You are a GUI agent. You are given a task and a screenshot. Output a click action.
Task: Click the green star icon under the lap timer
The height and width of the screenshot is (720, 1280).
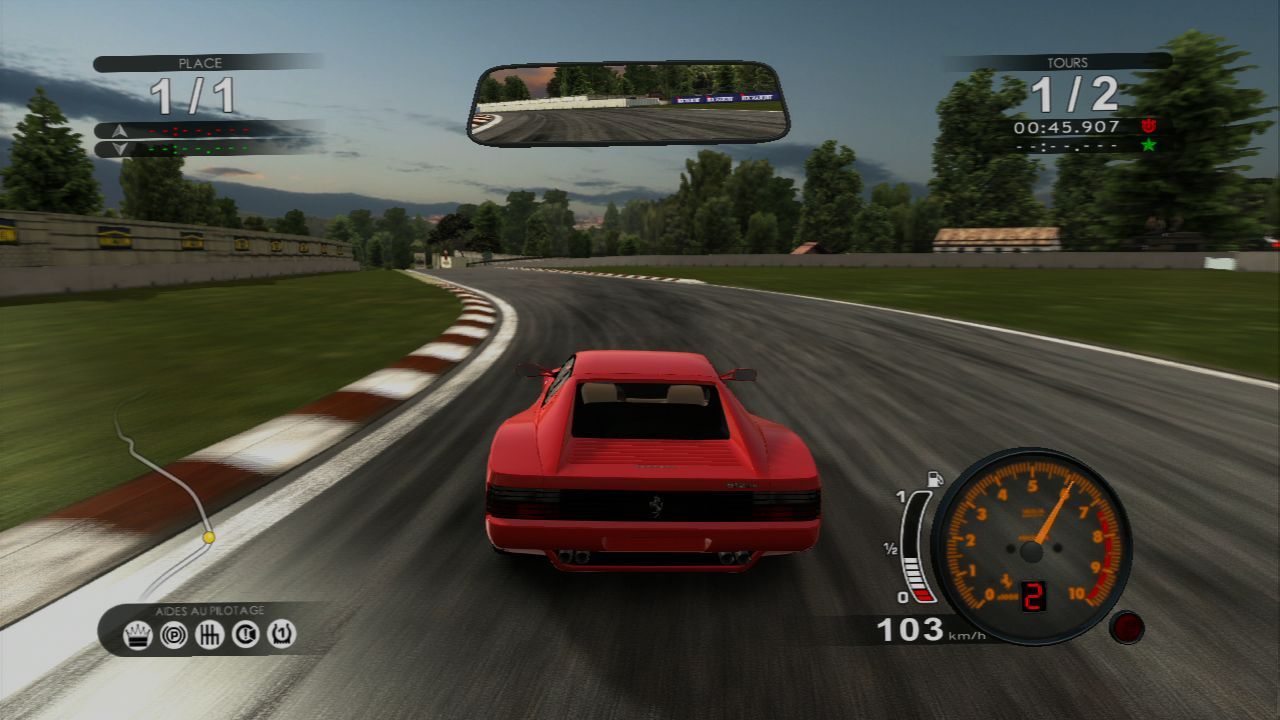[x=1148, y=144]
